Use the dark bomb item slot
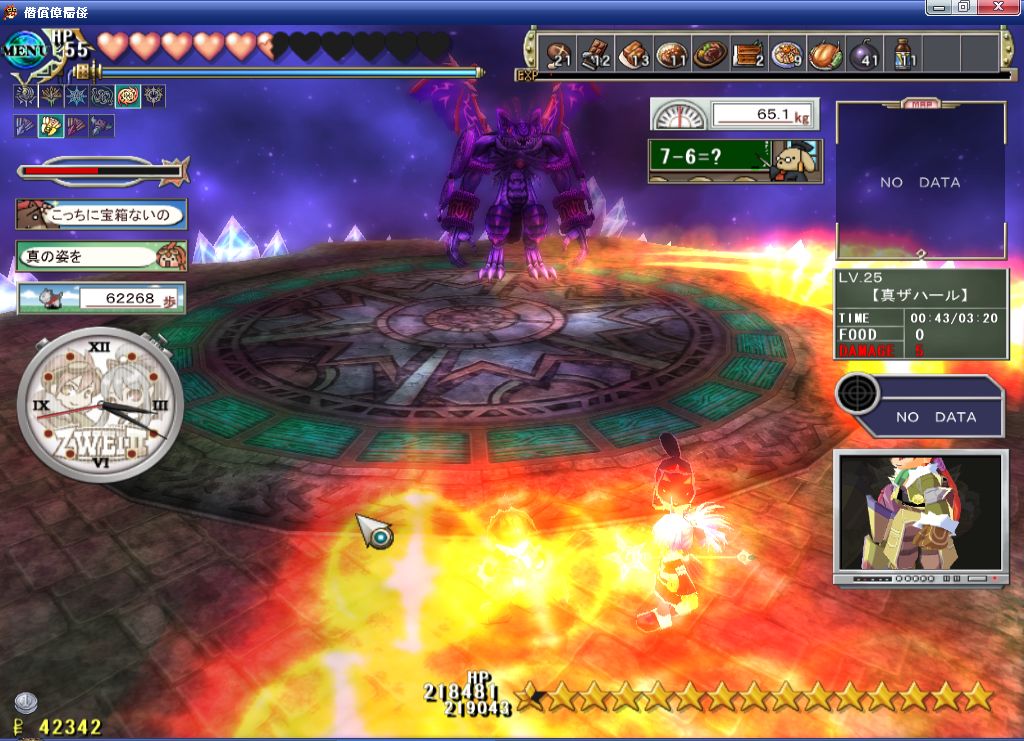This screenshot has width=1024, height=741. 864,54
